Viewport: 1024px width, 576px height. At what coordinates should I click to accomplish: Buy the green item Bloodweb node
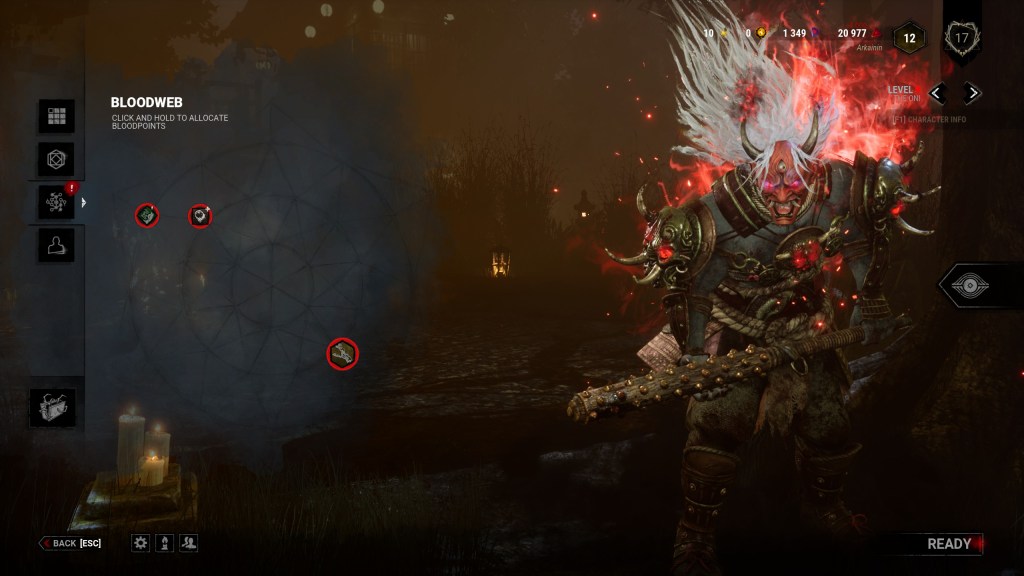pyautogui.click(x=147, y=215)
